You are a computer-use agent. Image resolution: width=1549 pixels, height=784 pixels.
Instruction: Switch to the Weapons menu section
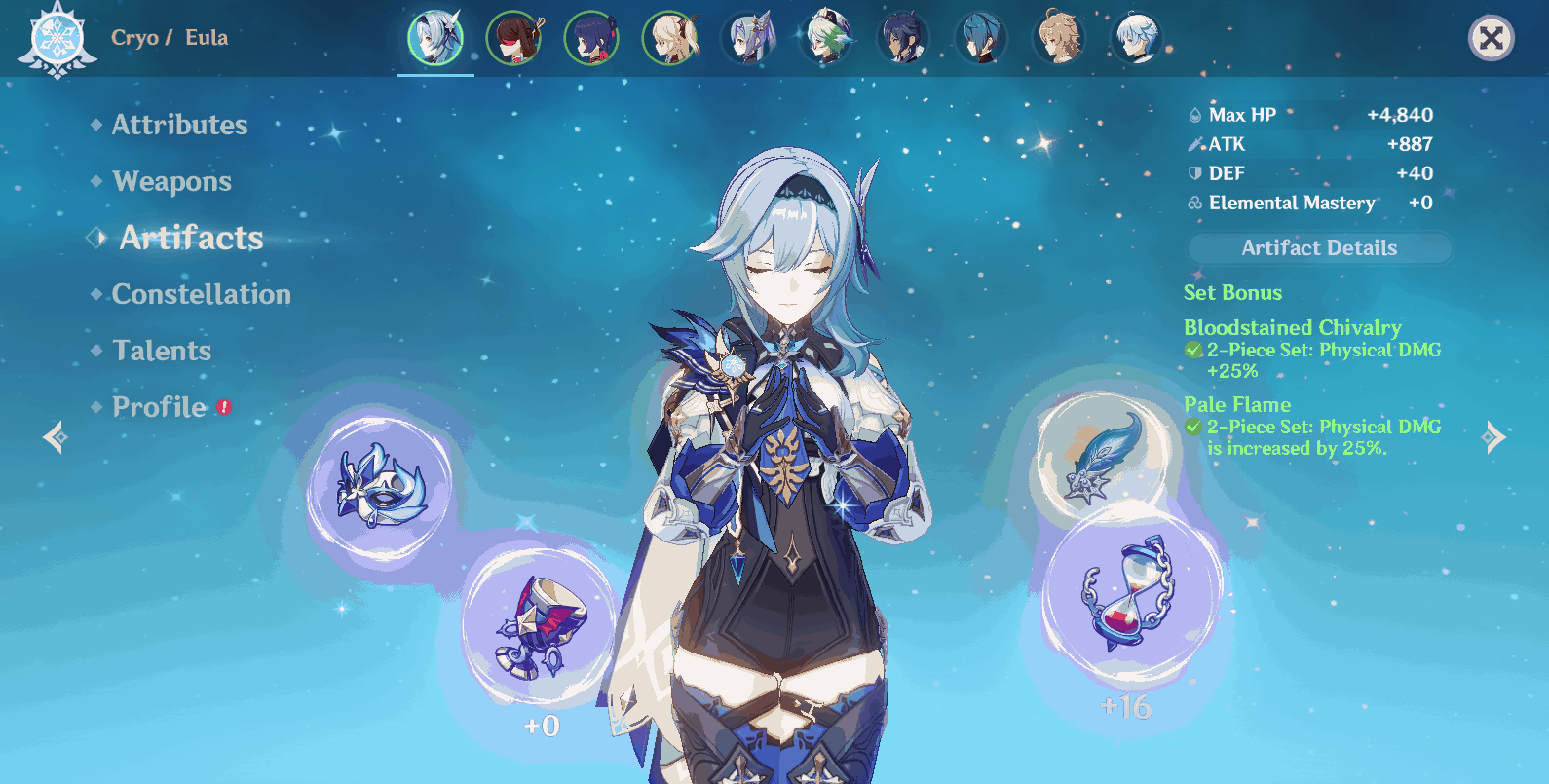coord(171,181)
